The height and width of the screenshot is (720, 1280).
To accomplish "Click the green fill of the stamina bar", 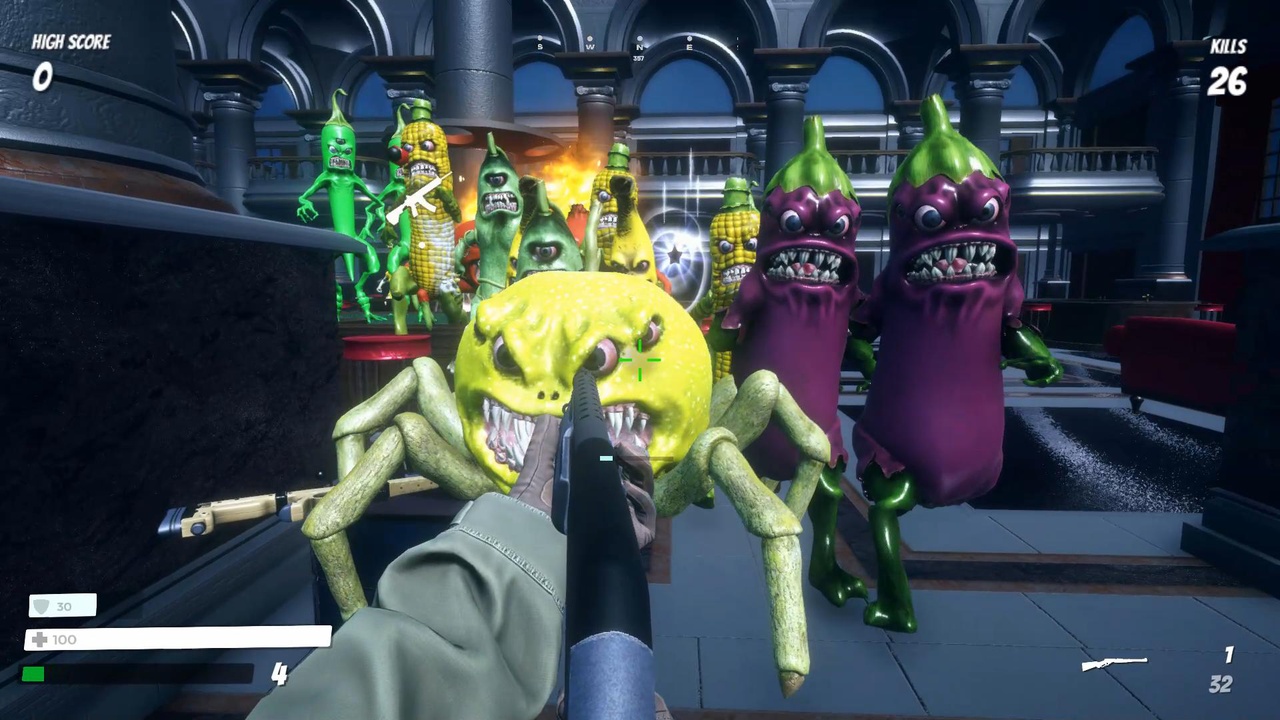I will coord(32,675).
